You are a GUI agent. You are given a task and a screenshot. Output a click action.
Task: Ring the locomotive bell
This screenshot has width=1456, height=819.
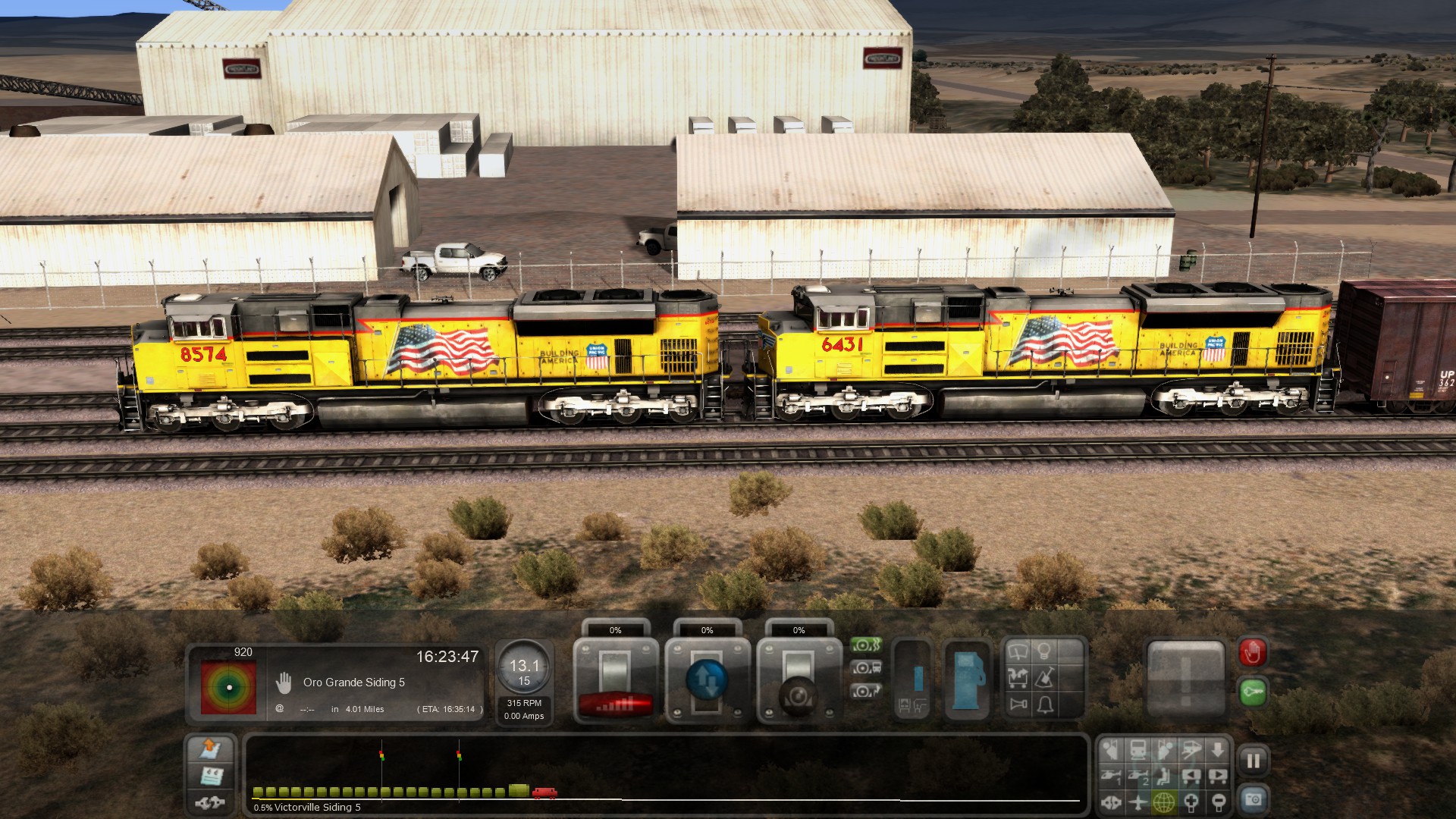tap(1046, 704)
